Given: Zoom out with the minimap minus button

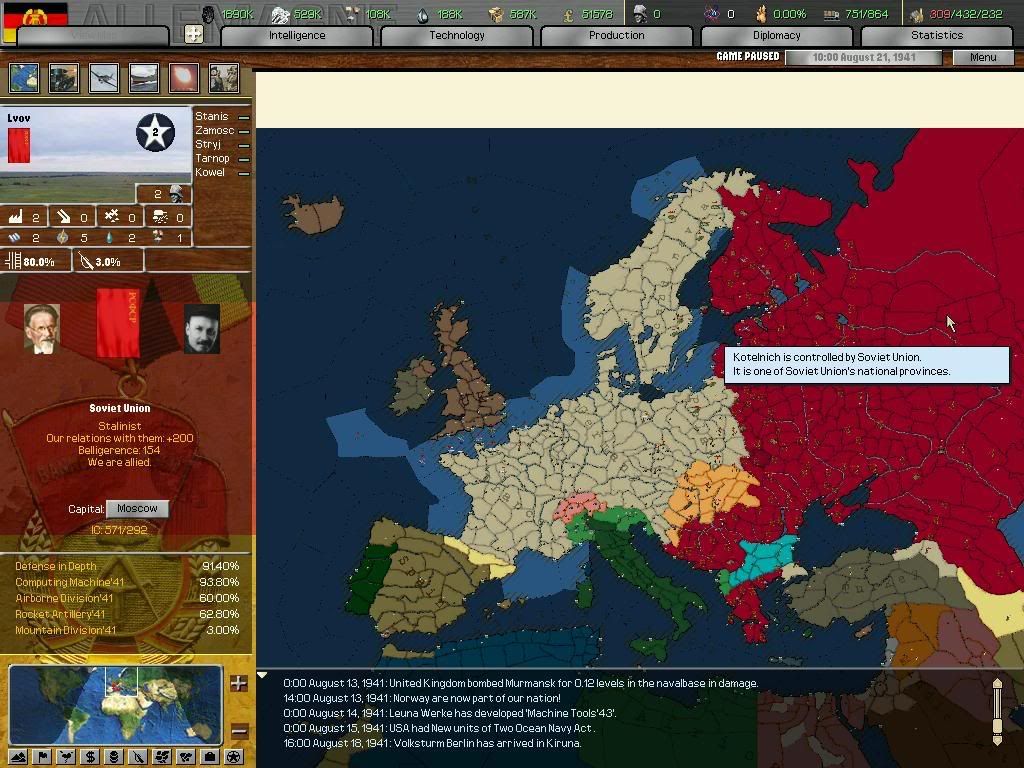Looking at the screenshot, I should [239, 731].
